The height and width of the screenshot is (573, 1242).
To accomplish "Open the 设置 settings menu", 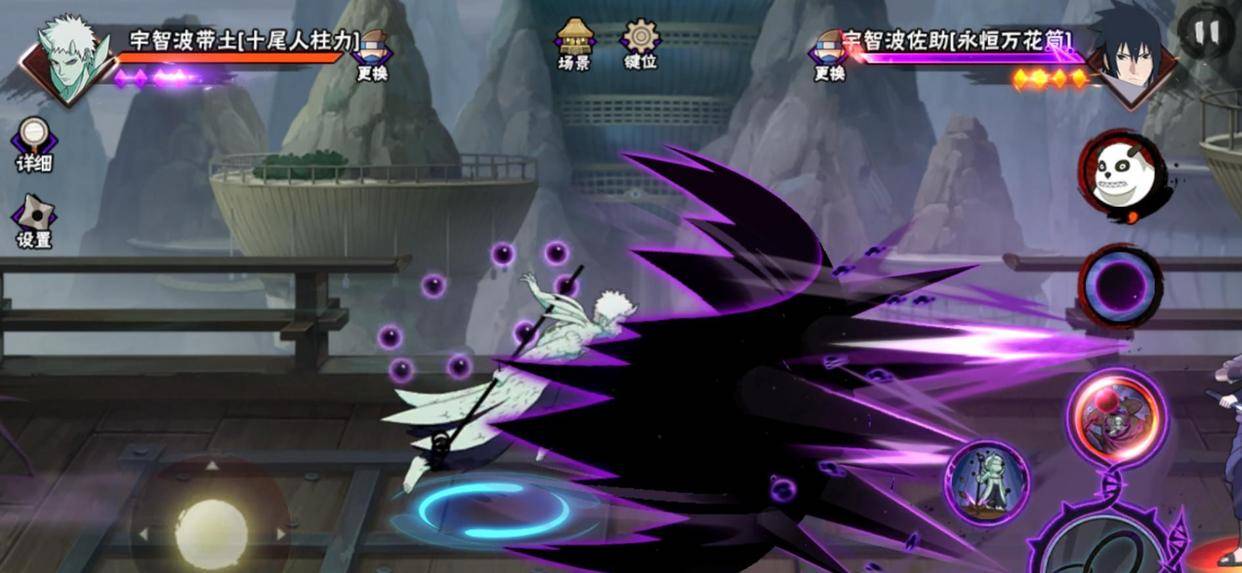I will click(34, 220).
